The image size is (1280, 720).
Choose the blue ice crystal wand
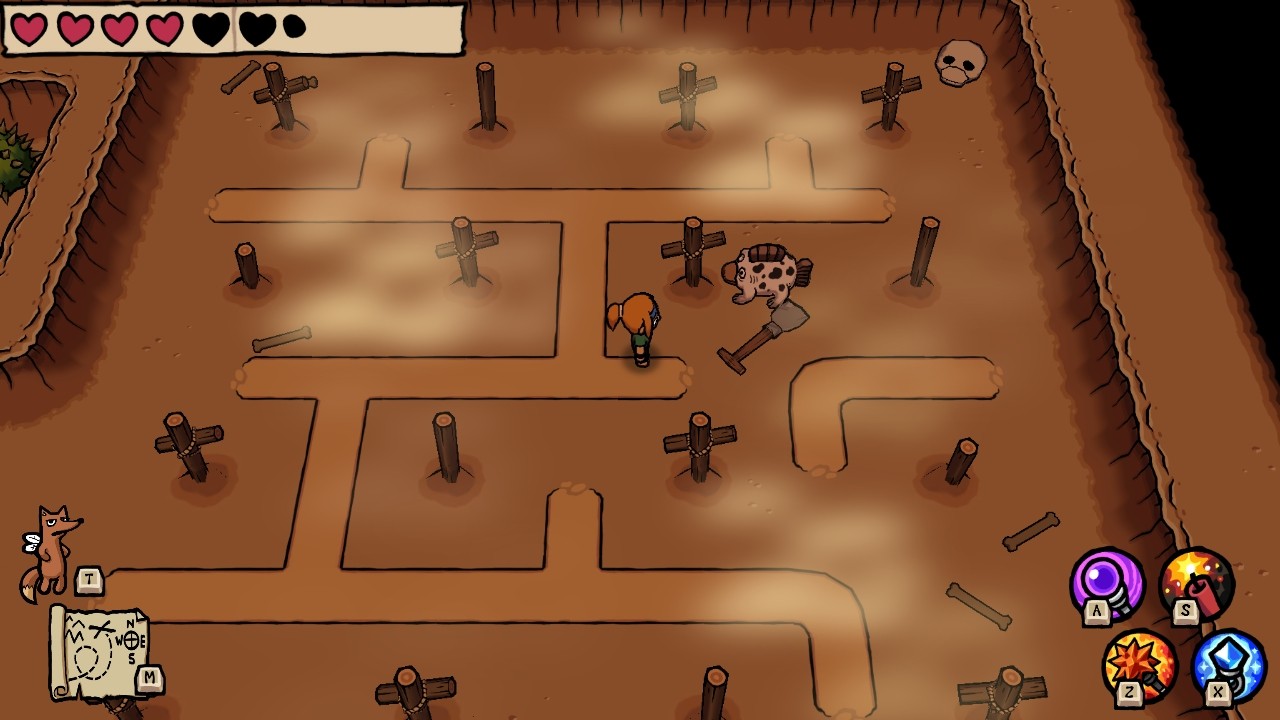[1229, 665]
